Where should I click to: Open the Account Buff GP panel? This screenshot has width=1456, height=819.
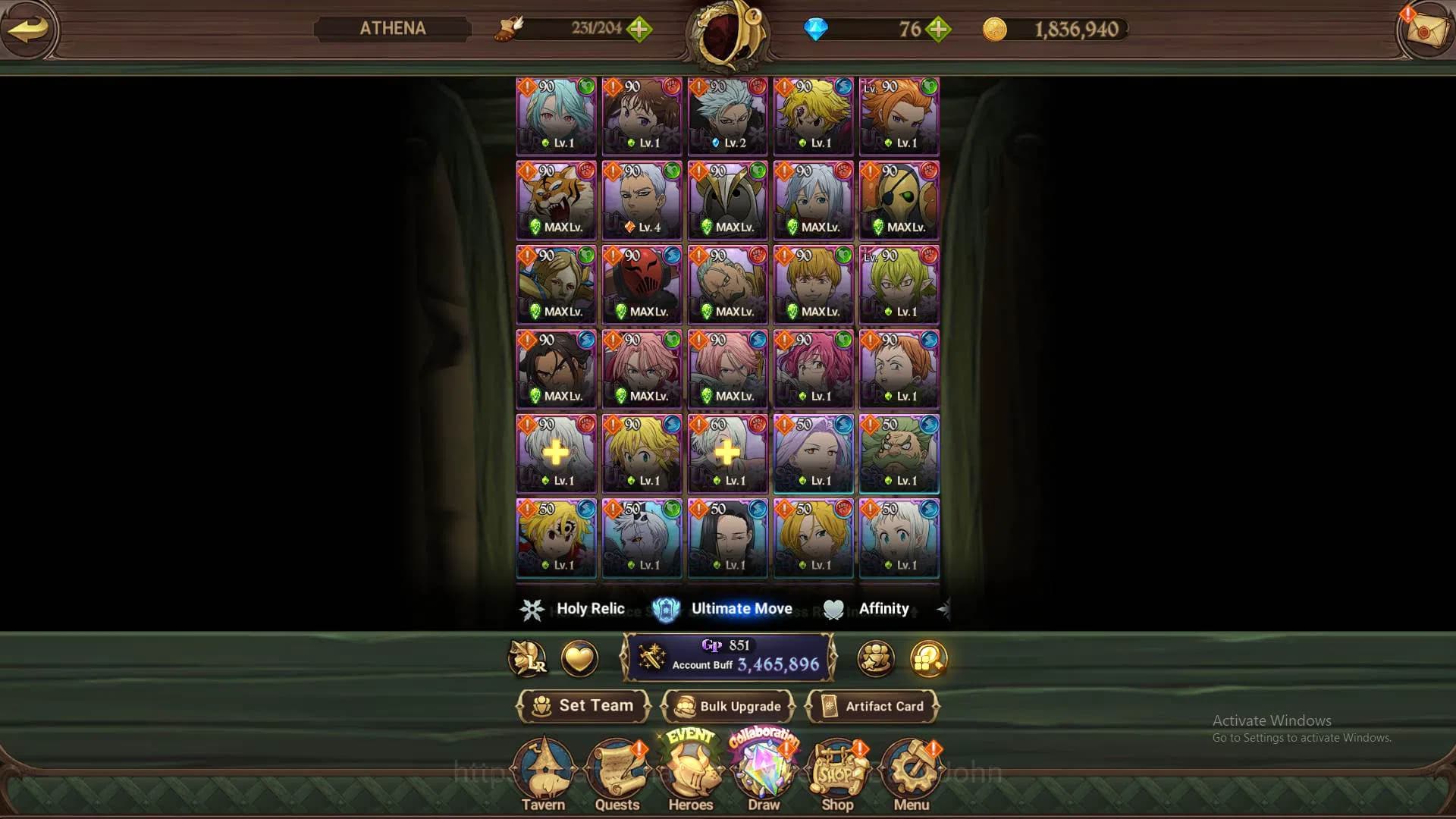click(728, 657)
